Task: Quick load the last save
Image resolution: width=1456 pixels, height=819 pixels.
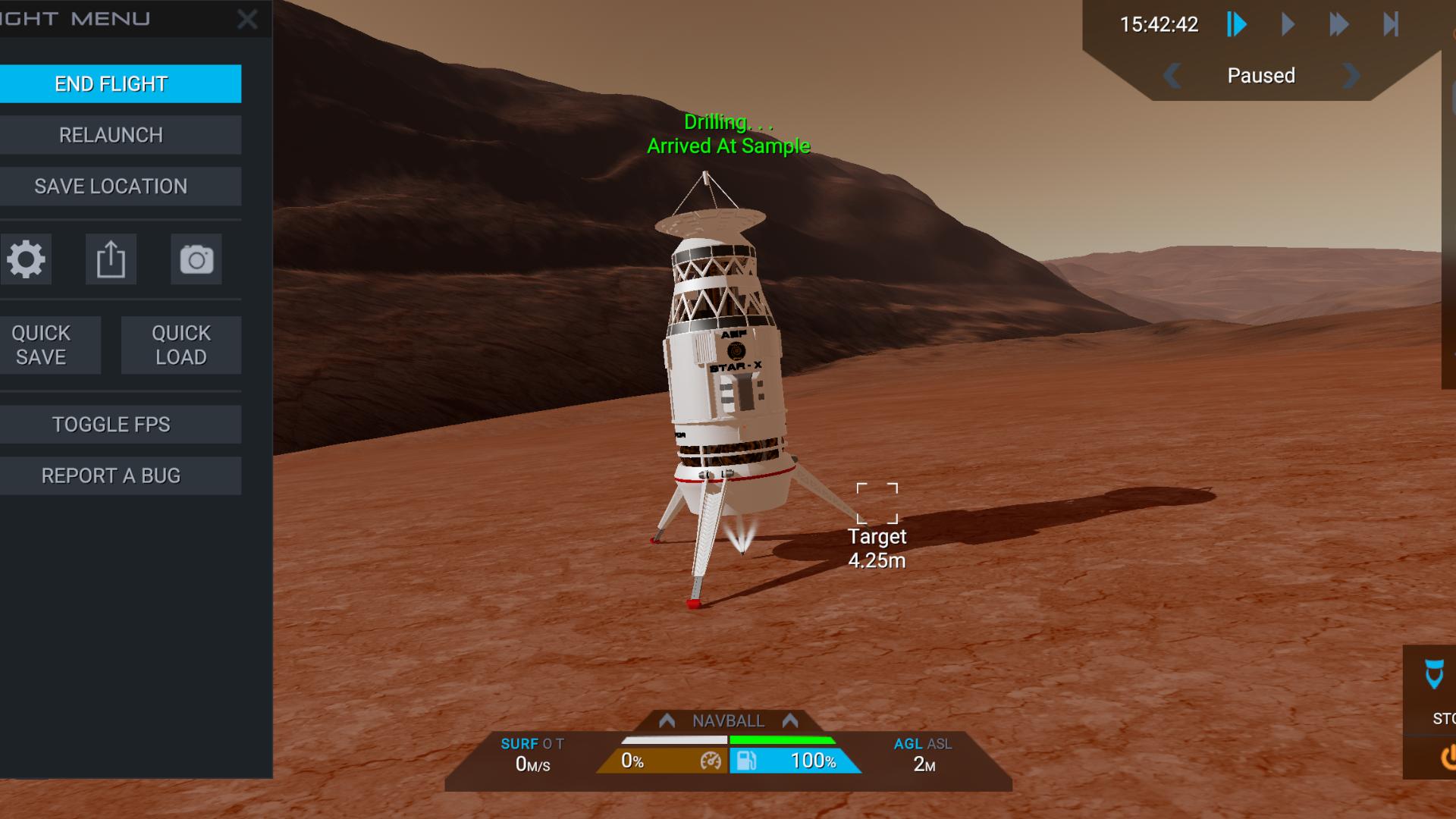Action: click(x=181, y=345)
